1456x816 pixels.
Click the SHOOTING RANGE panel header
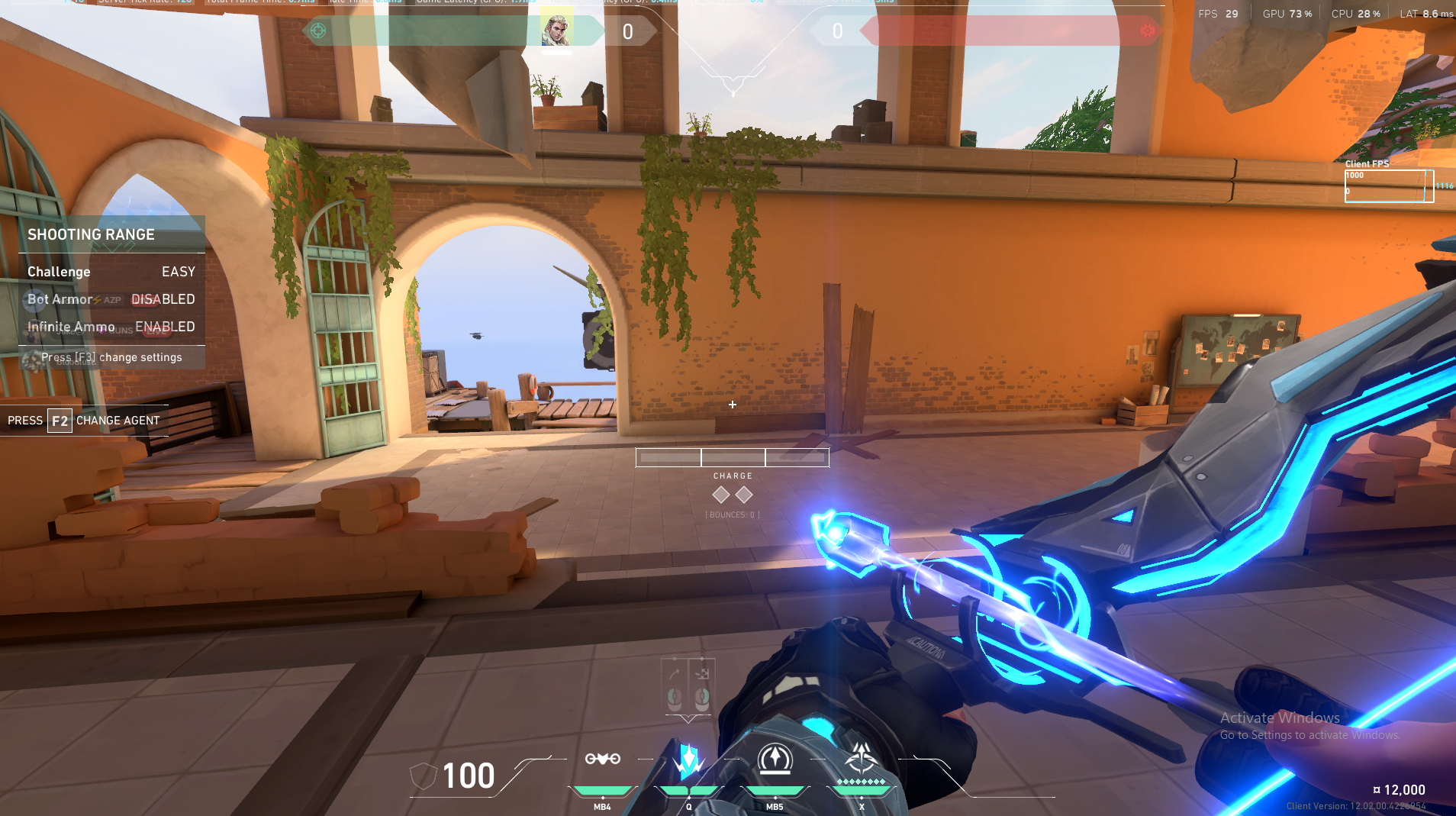point(92,234)
